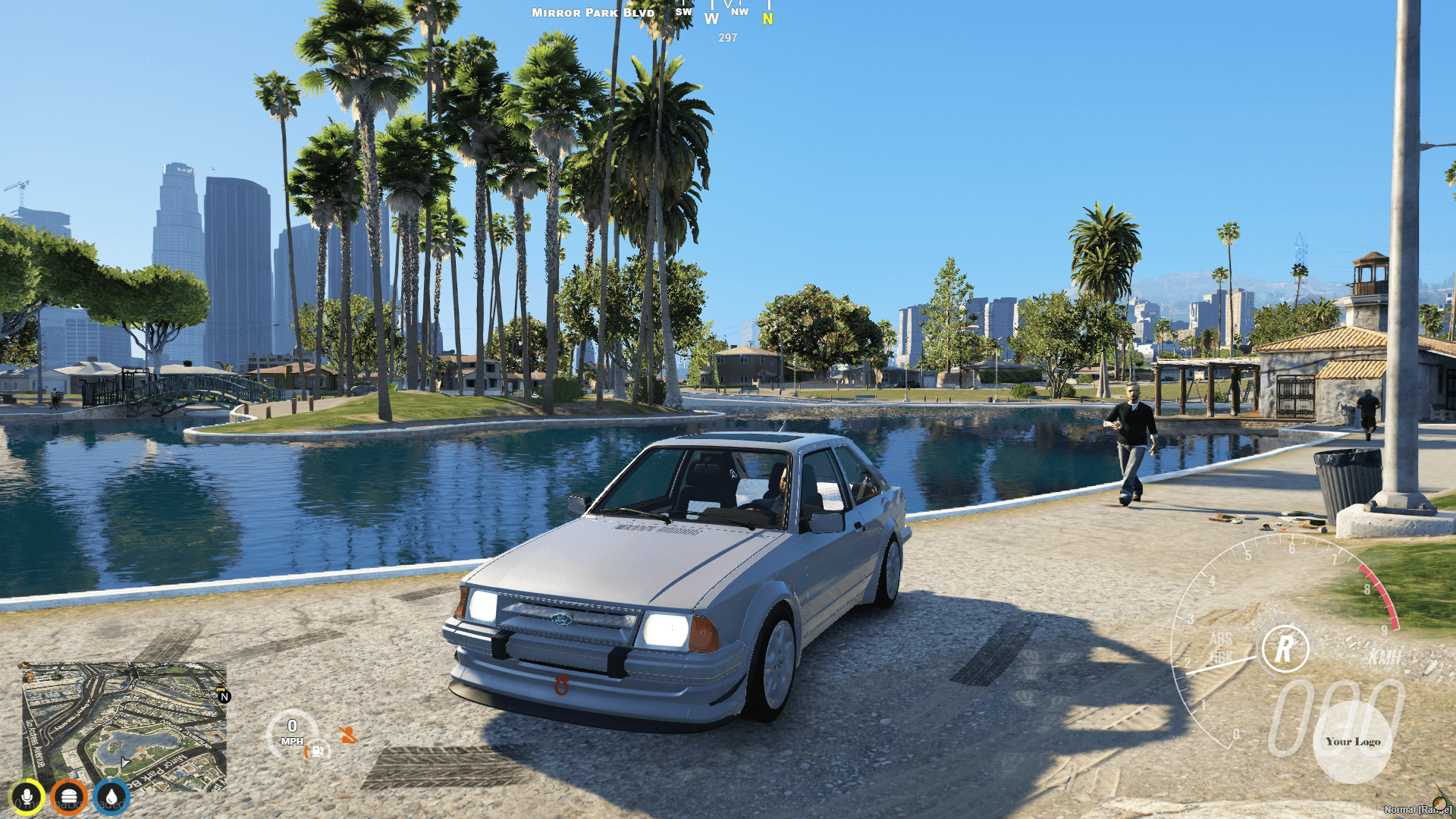Click the taco icon beside Normal [Range]
Image resolution: width=1456 pixels, height=819 pixels.
pos(1440,804)
